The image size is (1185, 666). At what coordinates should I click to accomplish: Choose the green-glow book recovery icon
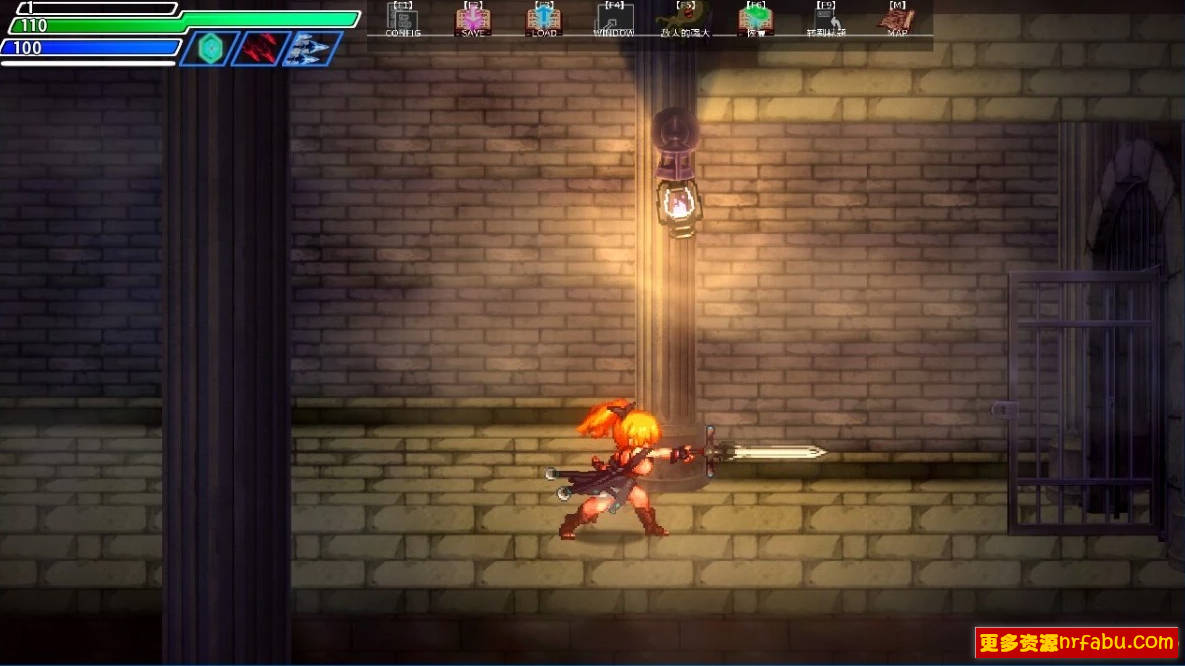click(x=756, y=20)
